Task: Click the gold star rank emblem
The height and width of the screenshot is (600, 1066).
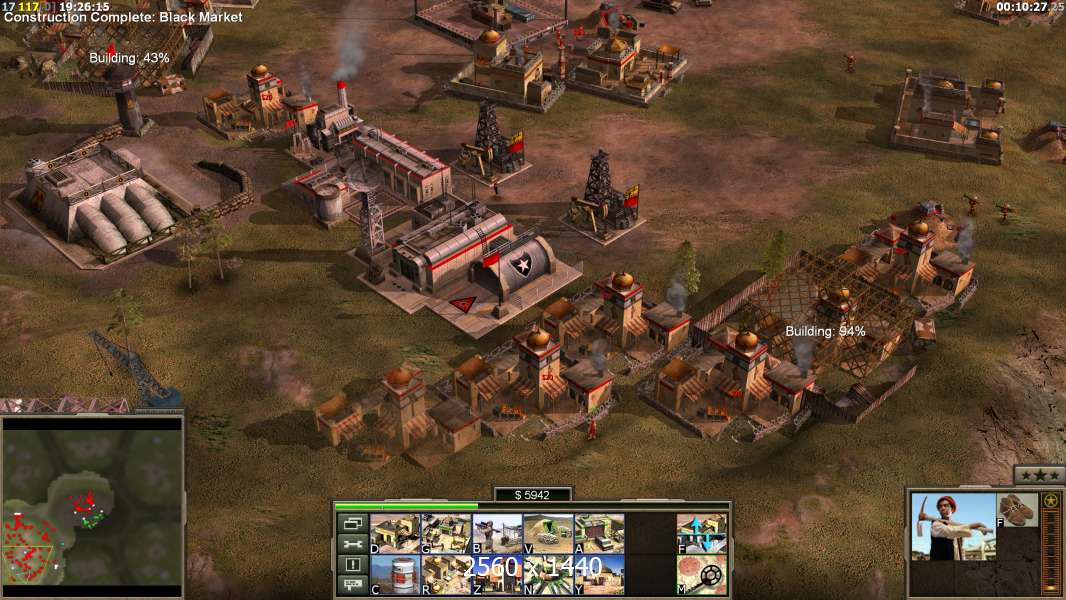Action: coord(1050,500)
